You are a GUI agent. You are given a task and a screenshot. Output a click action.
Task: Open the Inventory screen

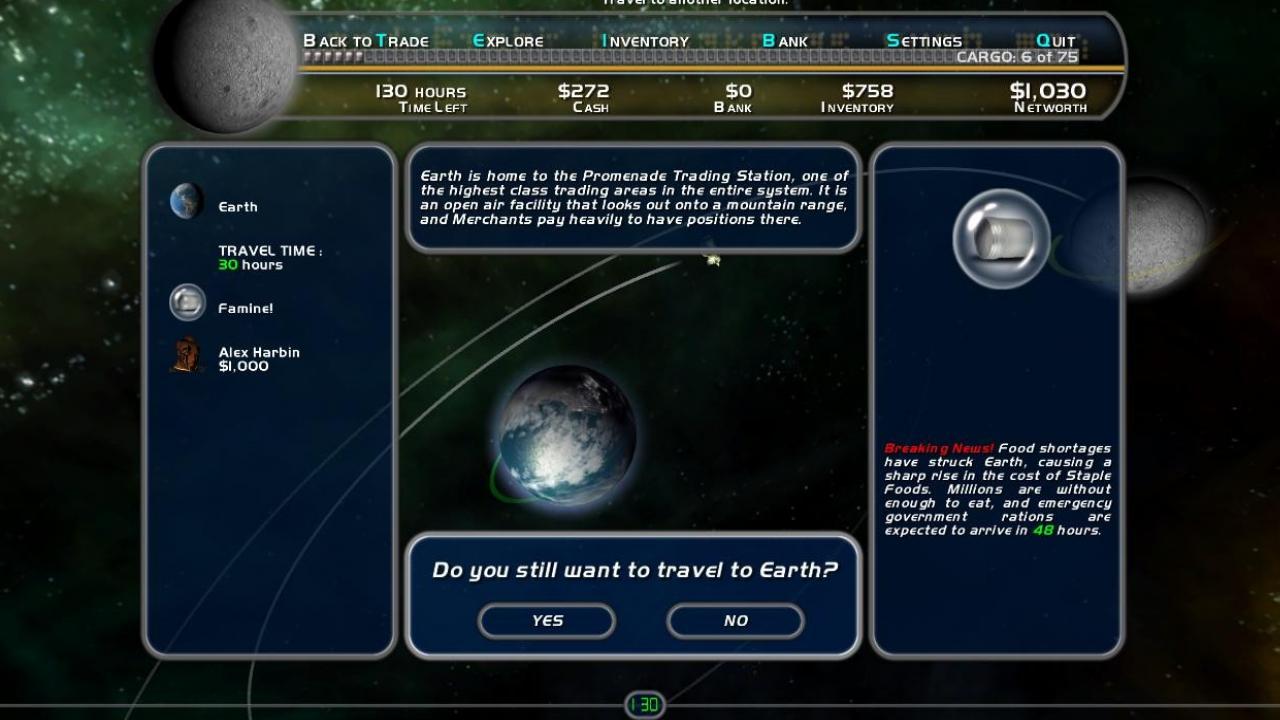pos(643,41)
